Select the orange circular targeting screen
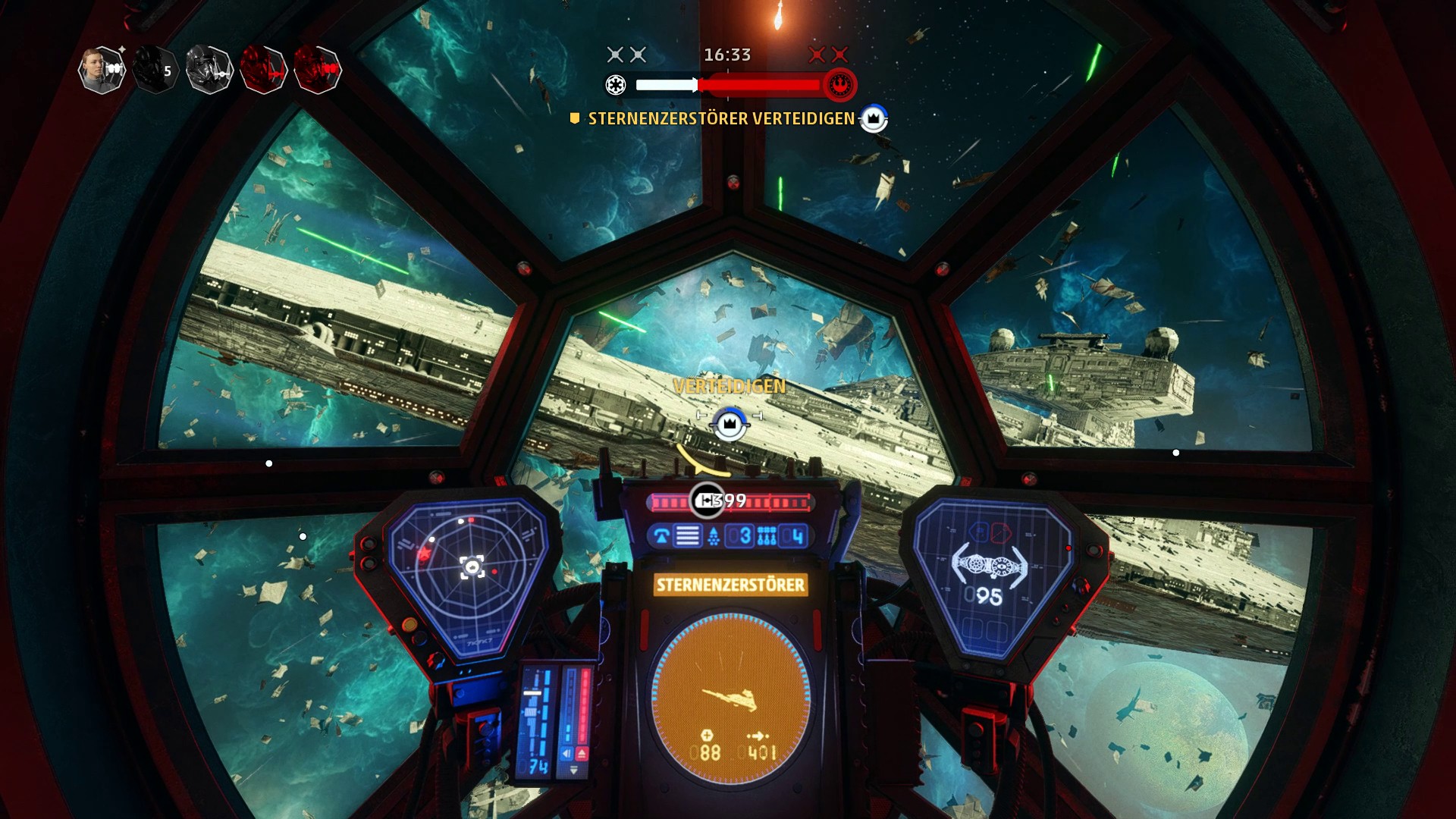Viewport: 1456px width, 819px height. coord(730,698)
